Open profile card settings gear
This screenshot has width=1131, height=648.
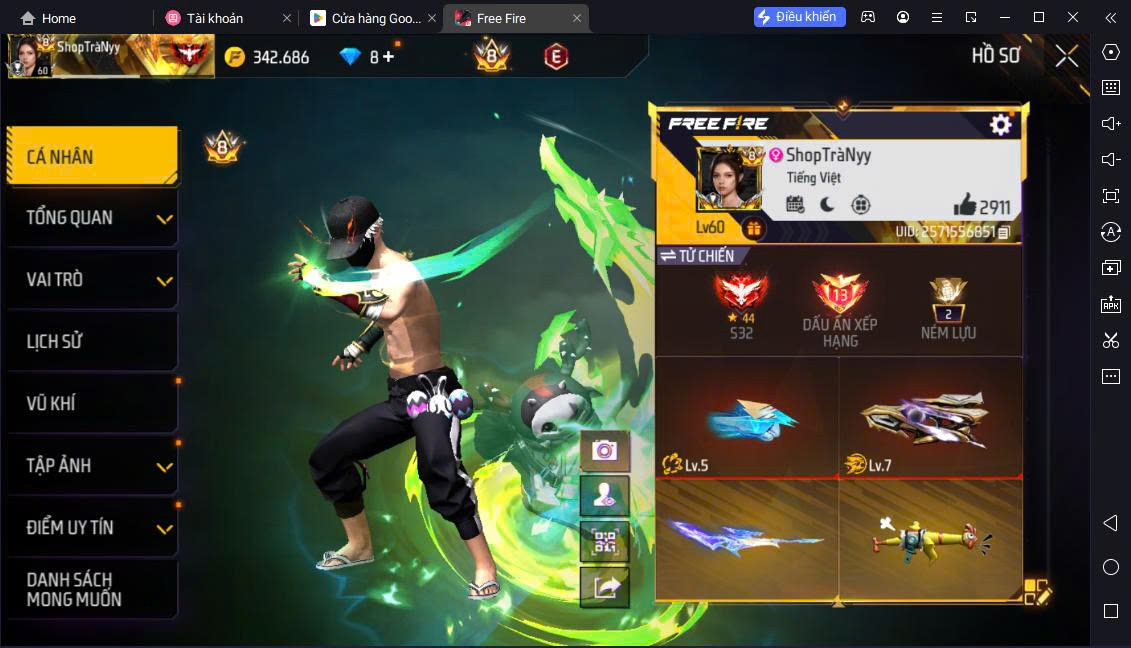click(1000, 124)
